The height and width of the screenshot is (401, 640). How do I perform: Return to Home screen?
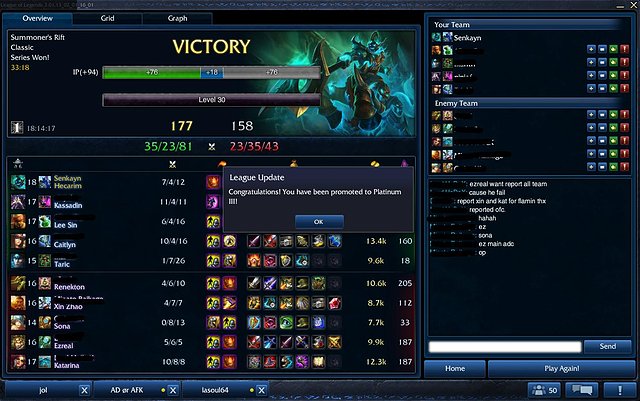click(x=456, y=367)
